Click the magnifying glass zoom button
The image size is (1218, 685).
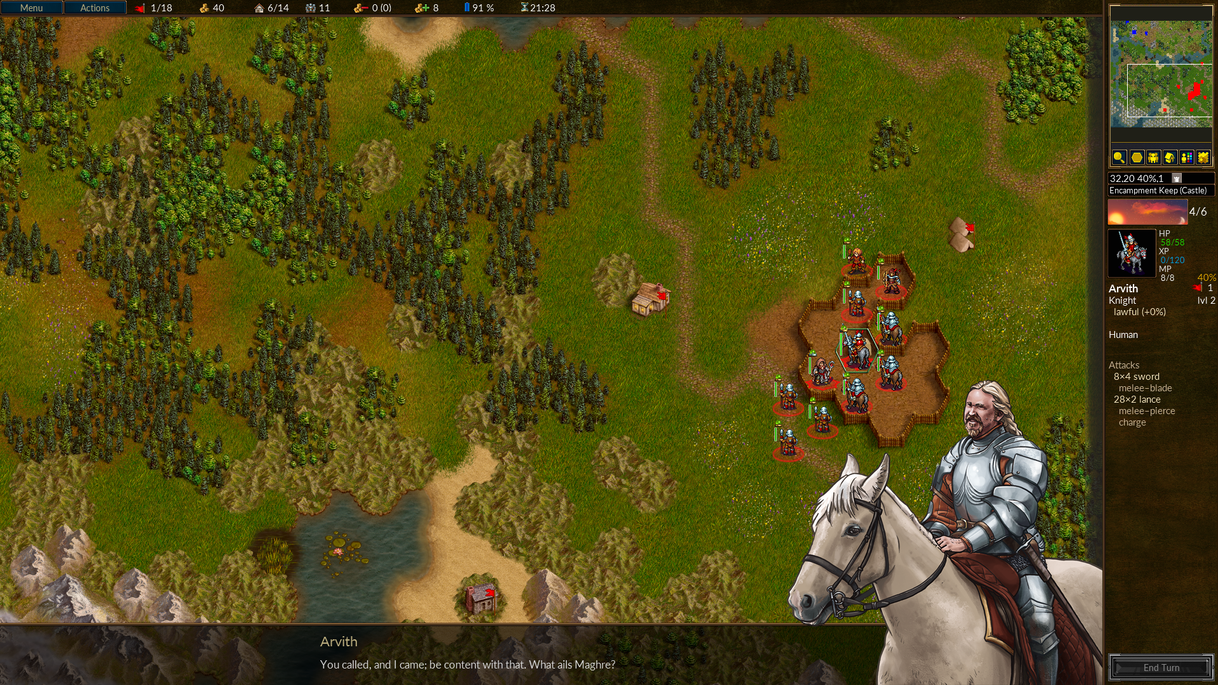1120,158
